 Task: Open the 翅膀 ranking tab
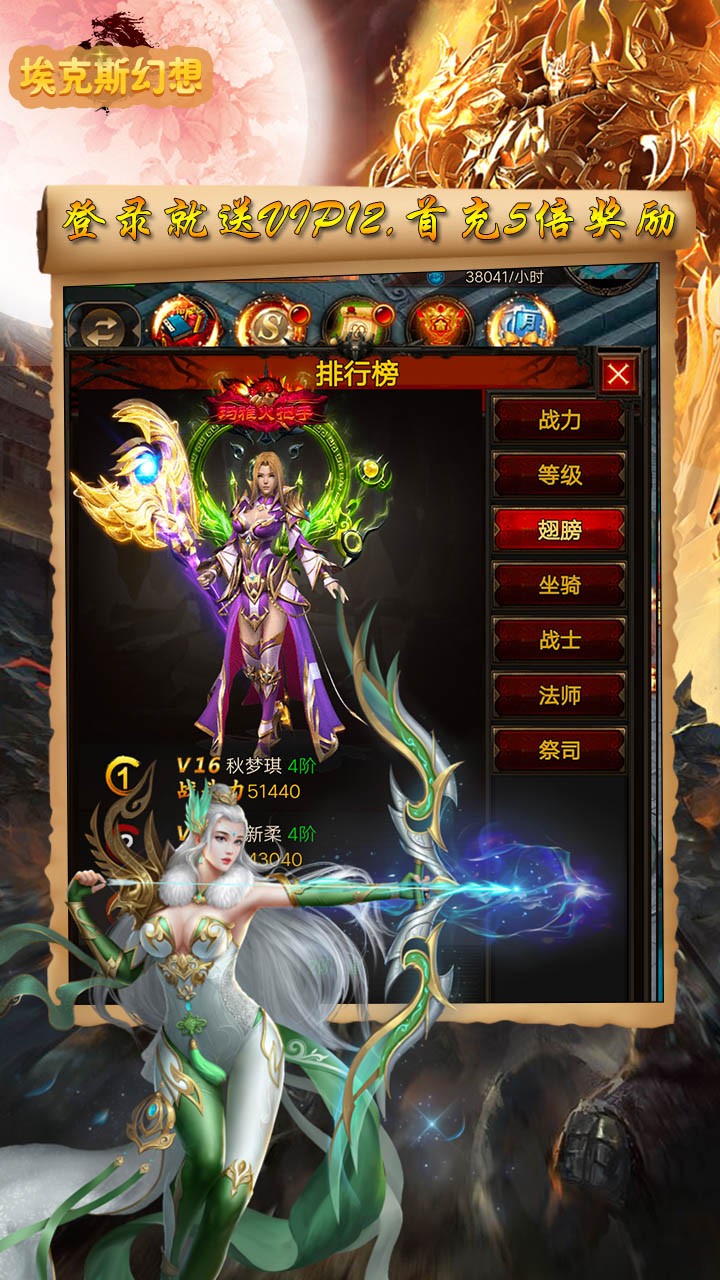559,530
